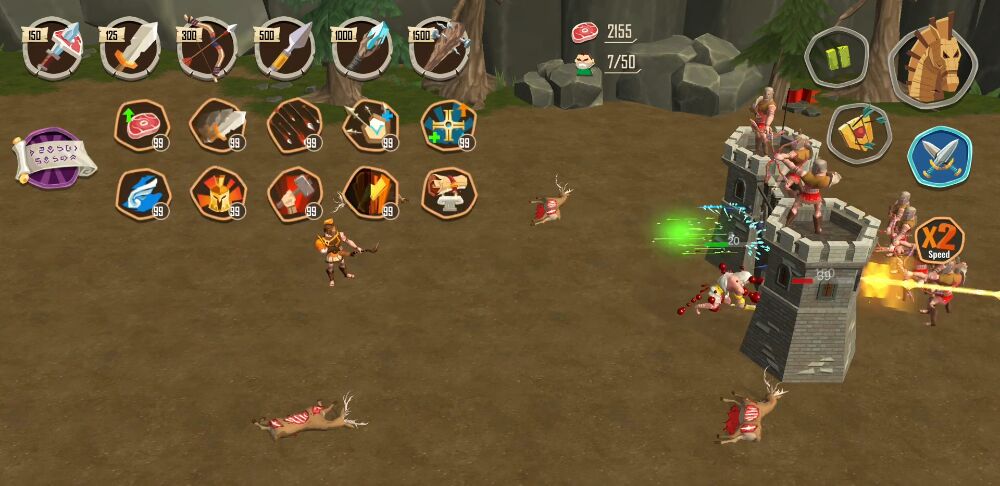This screenshot has height=486, width=1000.
Task: Toggle the x2 Speed button
Action: 940,243
